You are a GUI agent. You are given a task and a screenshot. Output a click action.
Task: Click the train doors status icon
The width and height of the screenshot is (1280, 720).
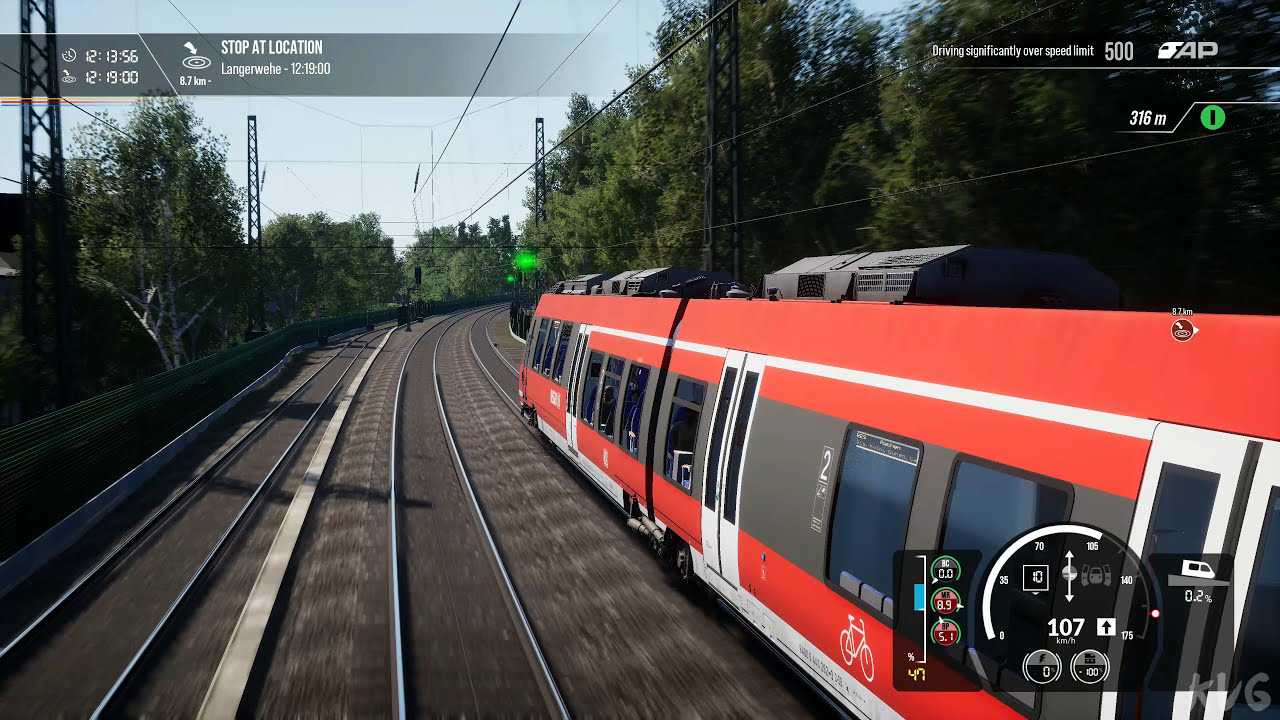[x=1095, y=575]
